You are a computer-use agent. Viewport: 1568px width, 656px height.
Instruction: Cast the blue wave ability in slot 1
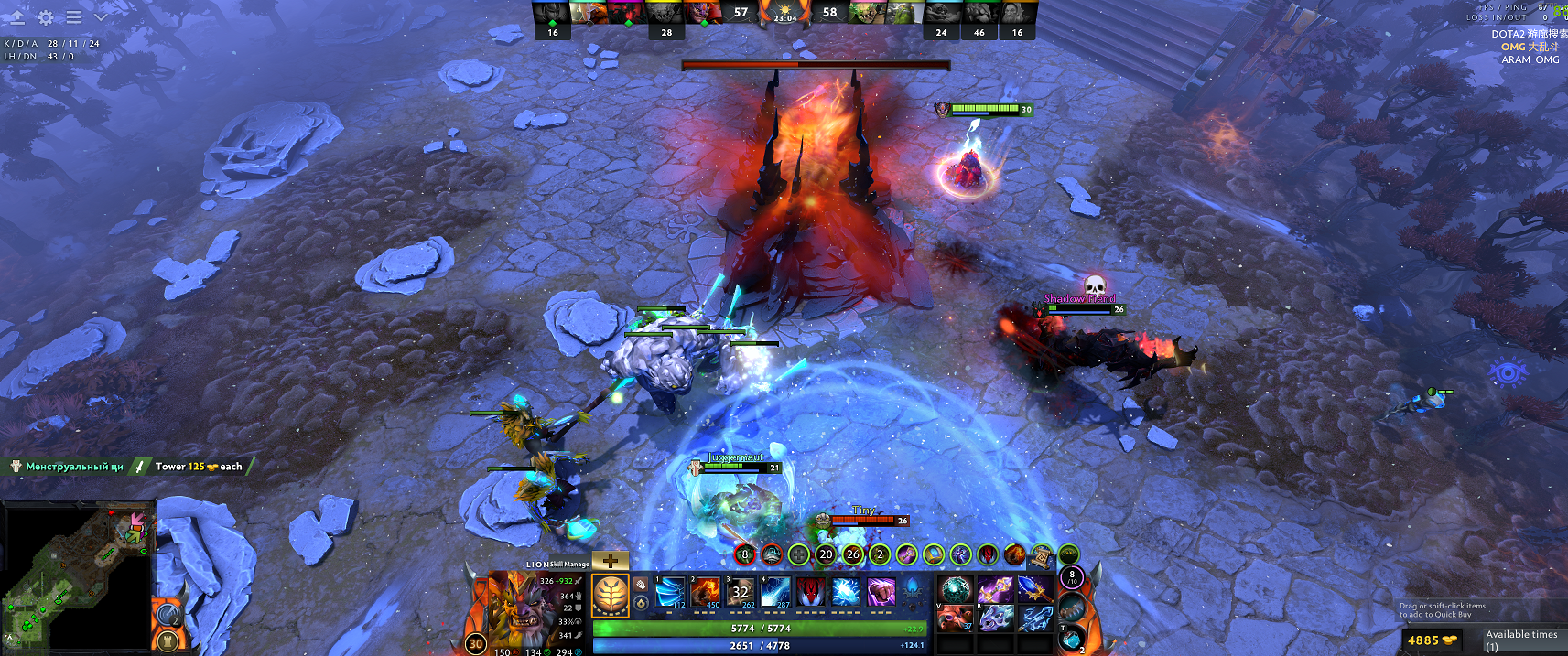click(x=670, y=592)
